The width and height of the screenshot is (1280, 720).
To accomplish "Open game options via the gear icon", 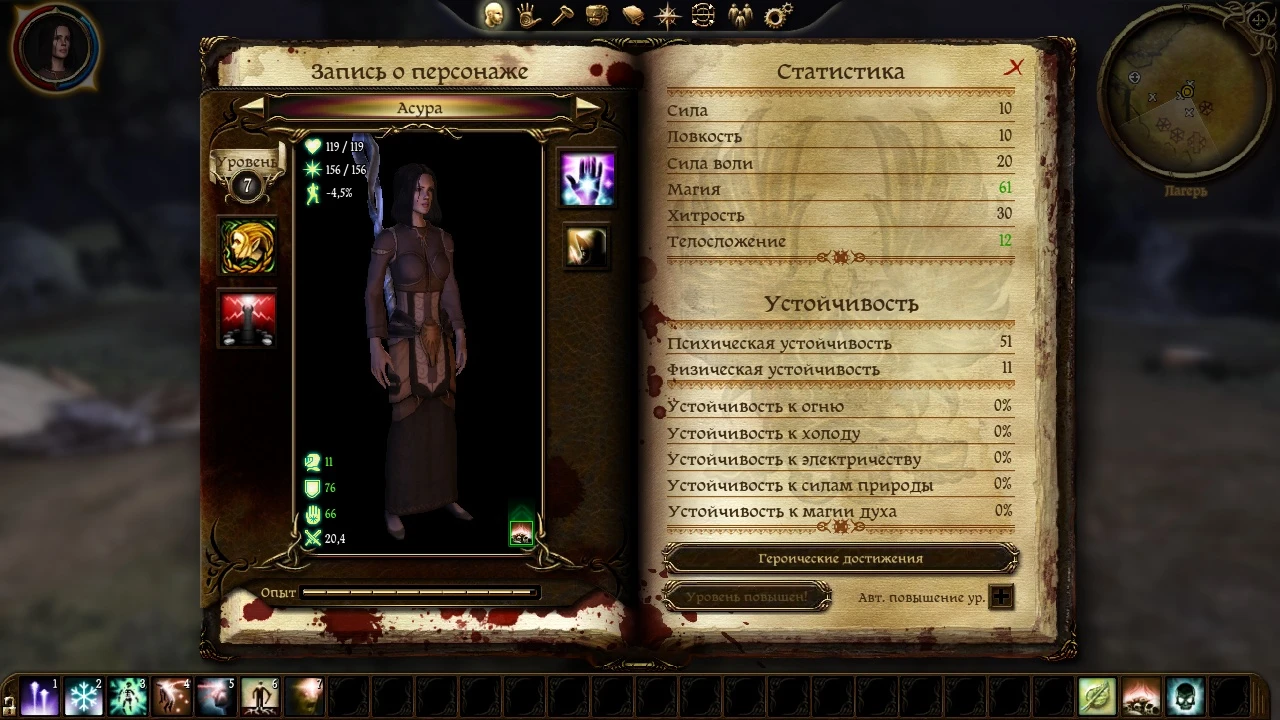I will [777, 14].
